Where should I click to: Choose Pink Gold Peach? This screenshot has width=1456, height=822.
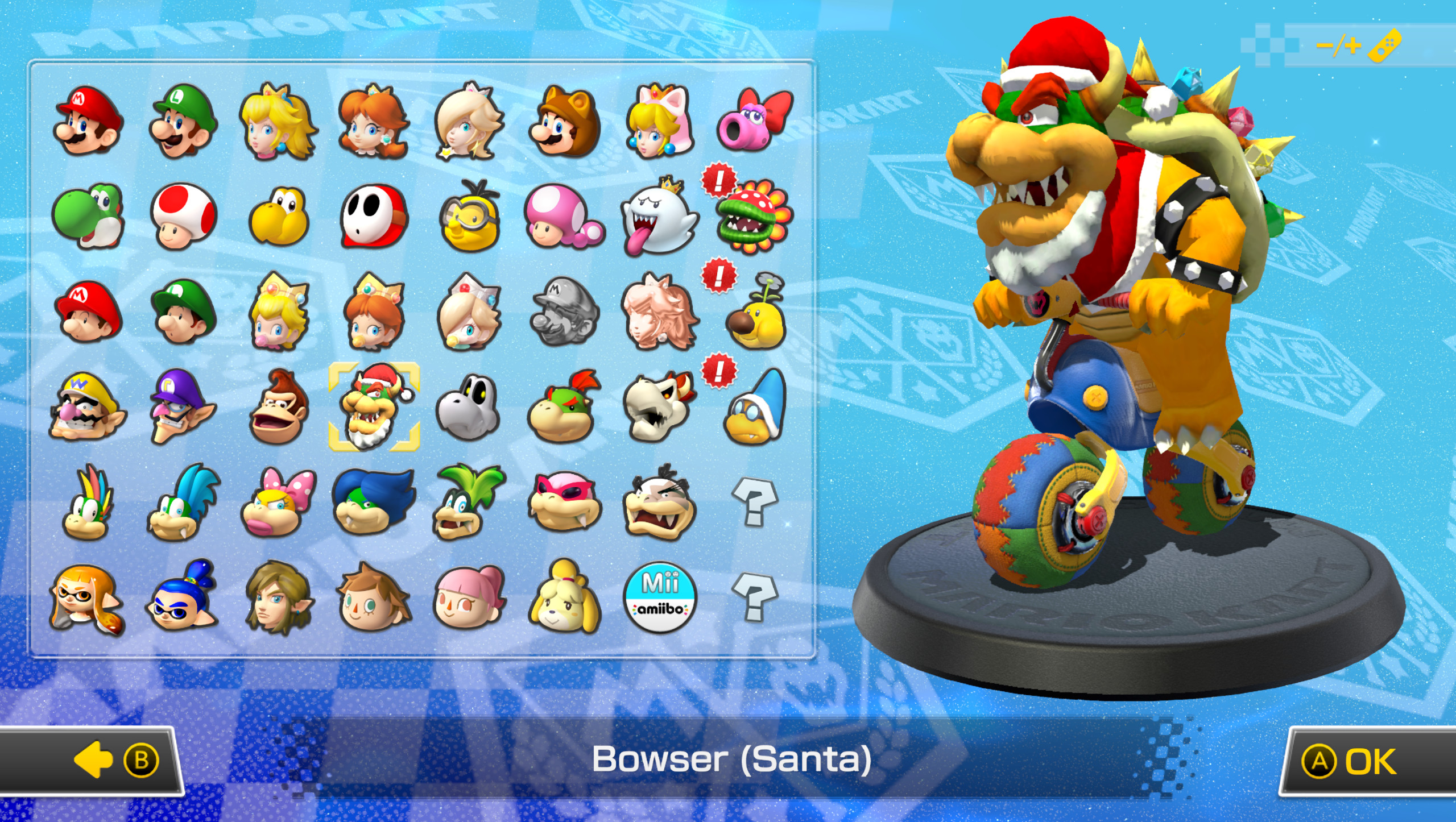(655, 310)
